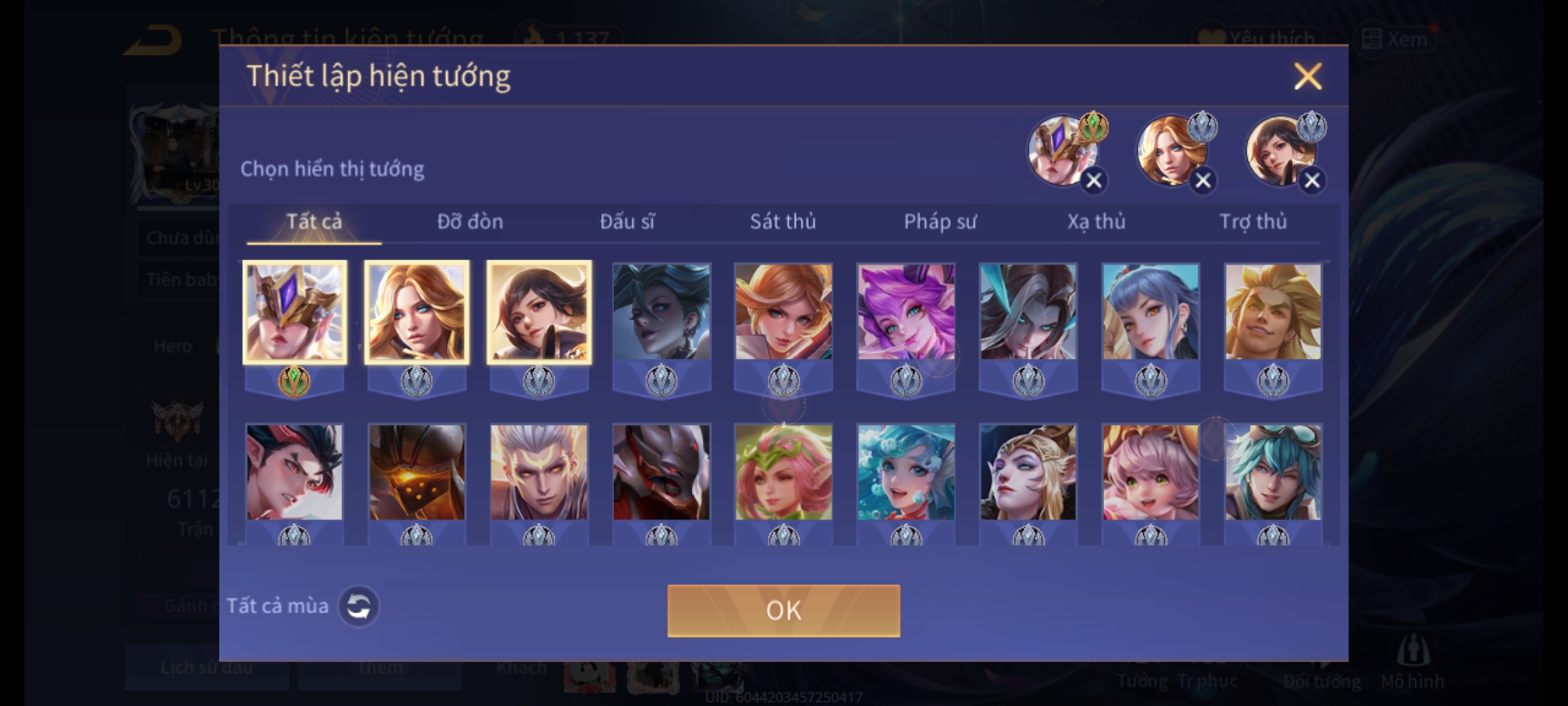Select the teal-haired hero wearing goggles
The width and height of the screenshot is (1568, 706).
1273,472
